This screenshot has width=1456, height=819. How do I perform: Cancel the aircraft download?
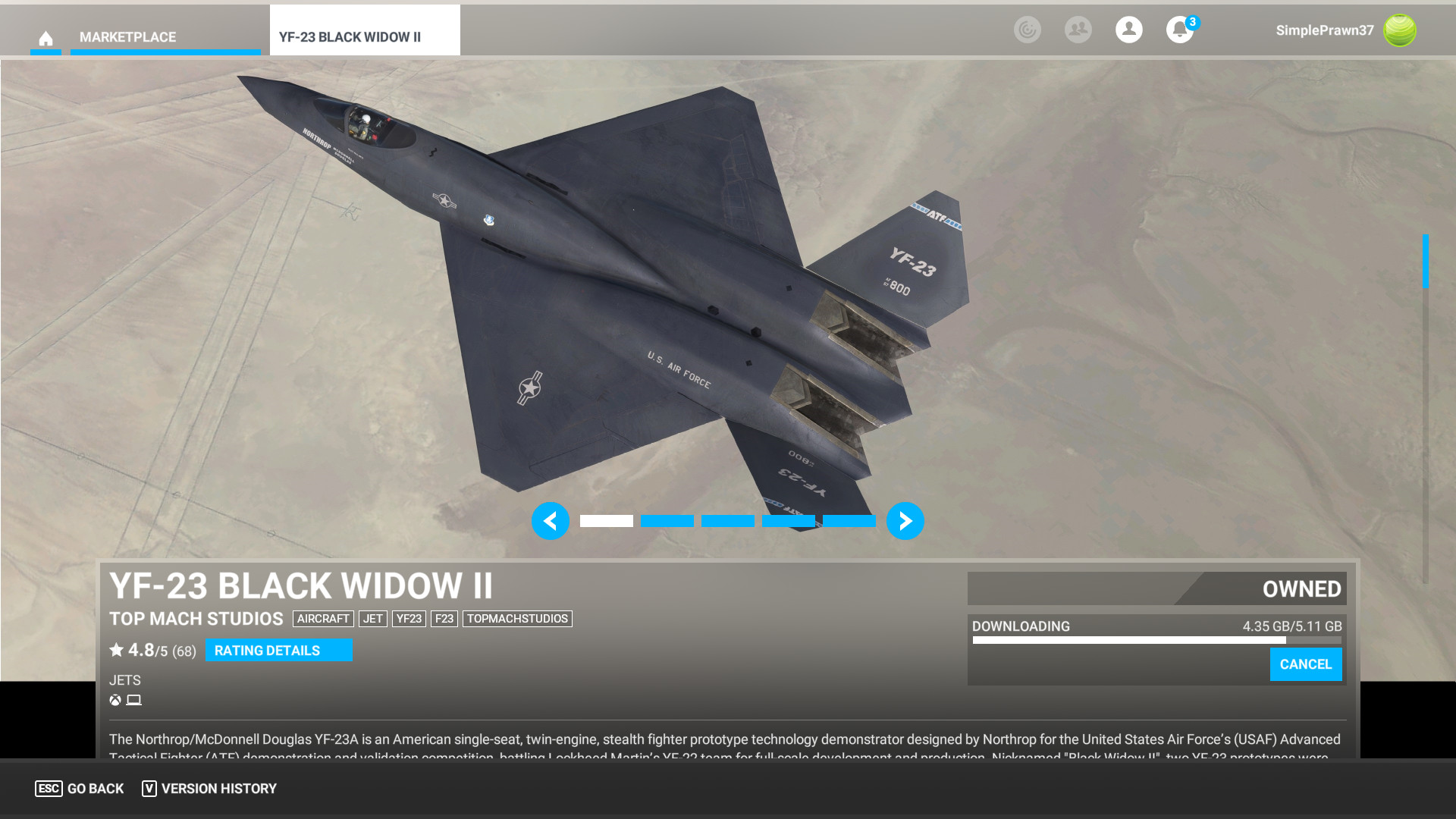click(1305, 664)
